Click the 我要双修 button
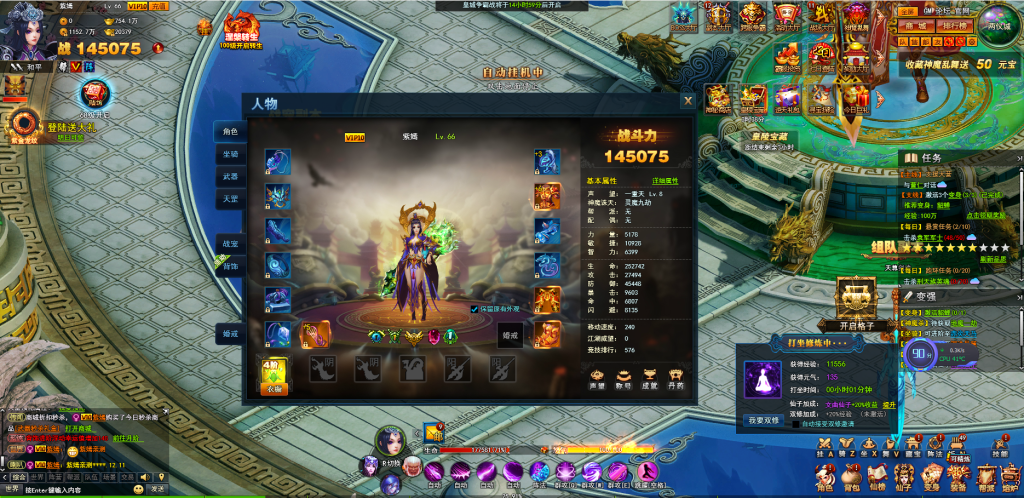 pos(763,421)
